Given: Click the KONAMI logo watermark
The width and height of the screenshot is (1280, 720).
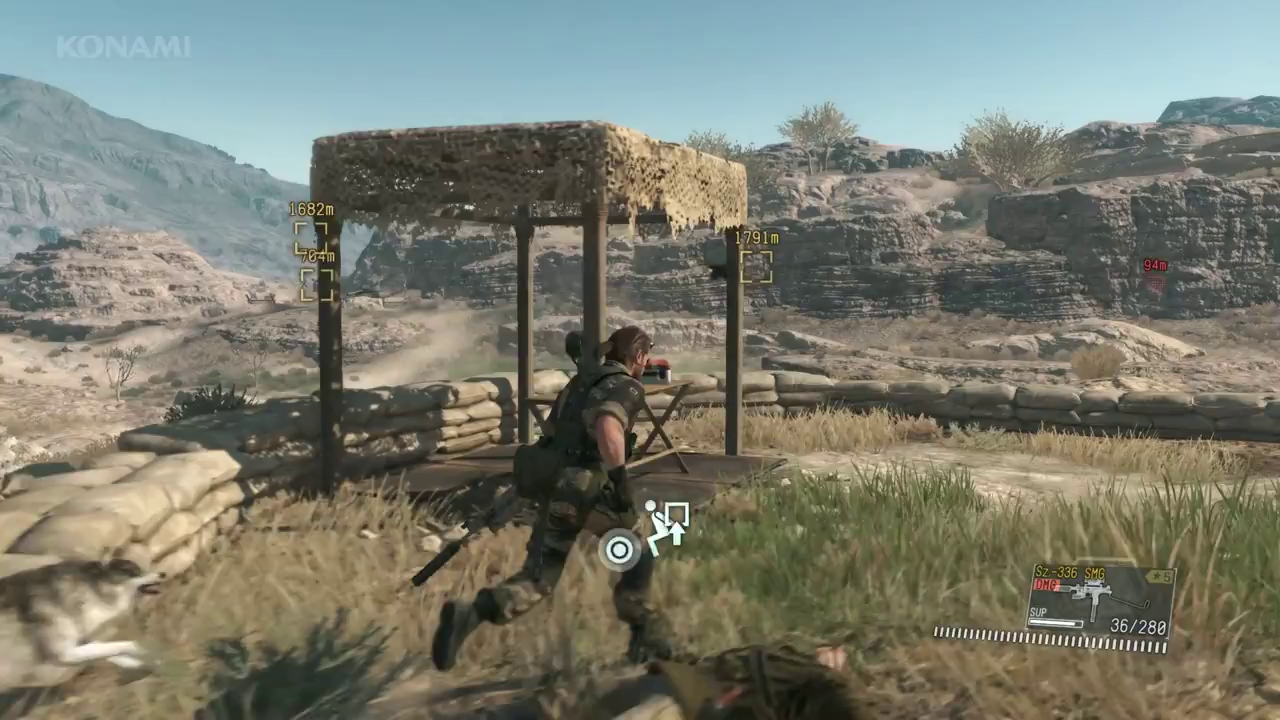Looking at the screenshot, I should 123,44.
